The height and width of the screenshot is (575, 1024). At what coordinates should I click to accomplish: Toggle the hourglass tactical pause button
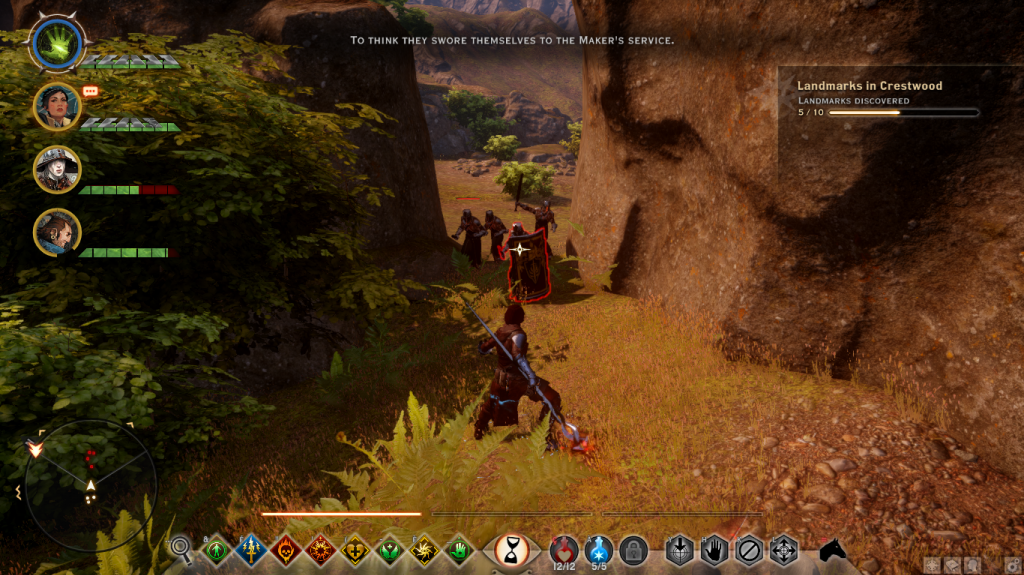(512, 549)
